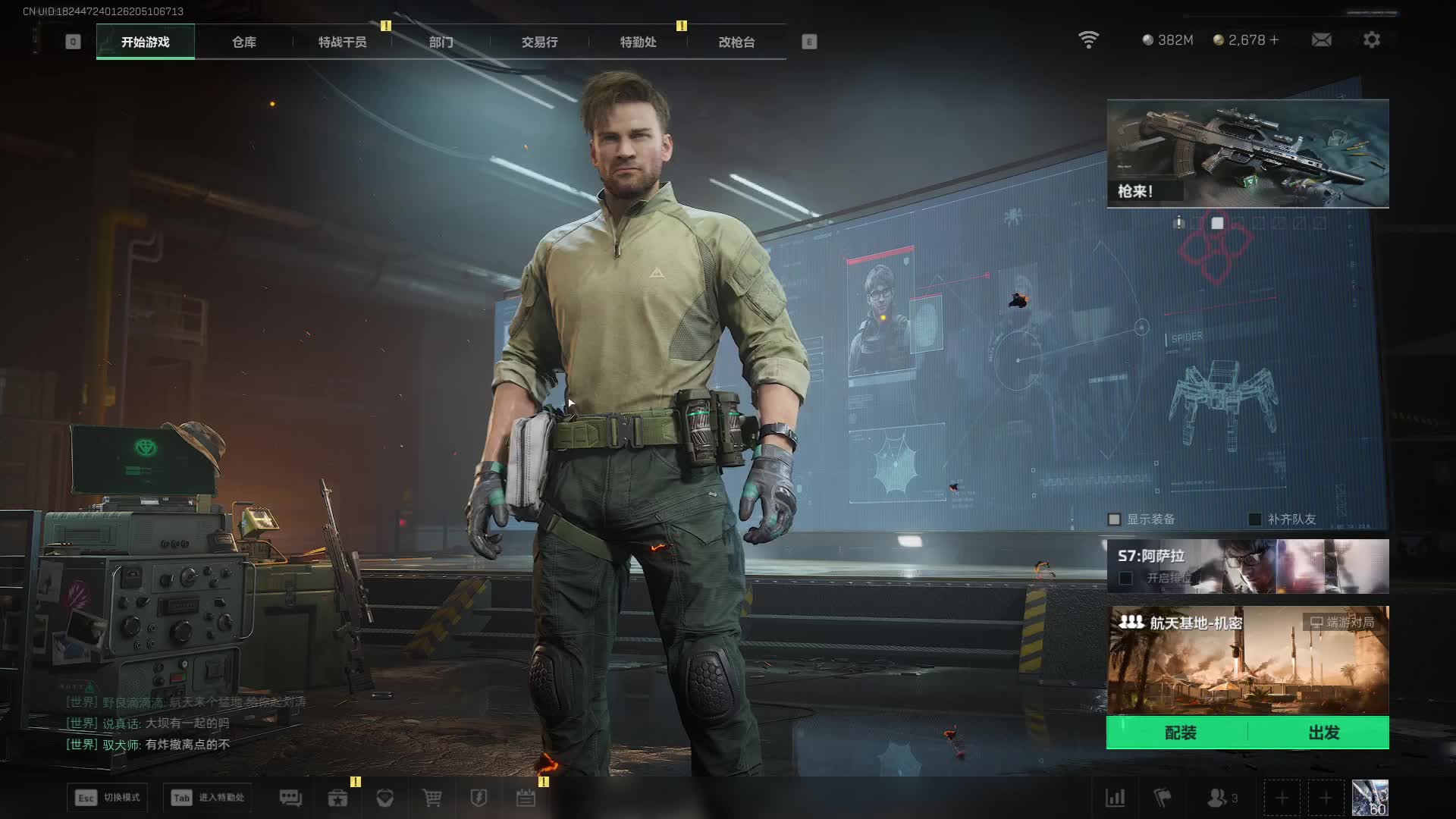This screenshot has width=1456, height=819.
Task: Open the mail envelope icon
Action: [1321, 39]
